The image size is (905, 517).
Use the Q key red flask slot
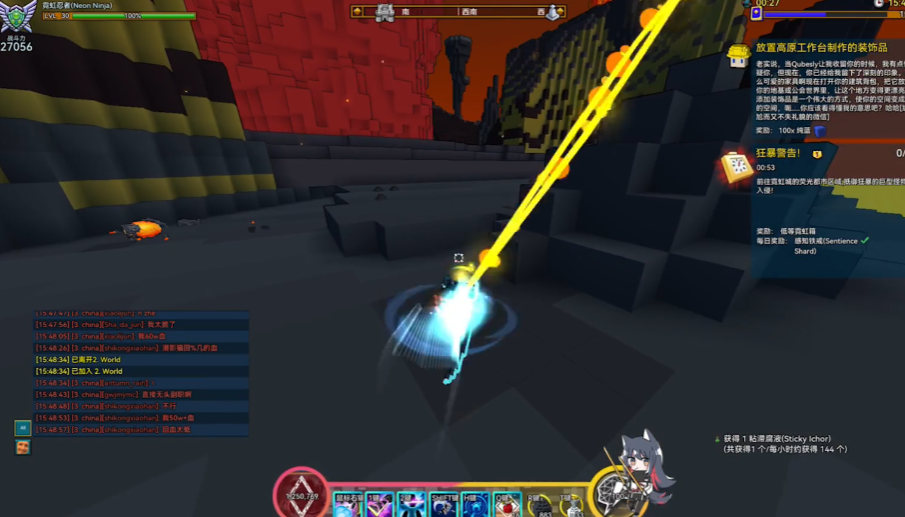tap(507, 505)
